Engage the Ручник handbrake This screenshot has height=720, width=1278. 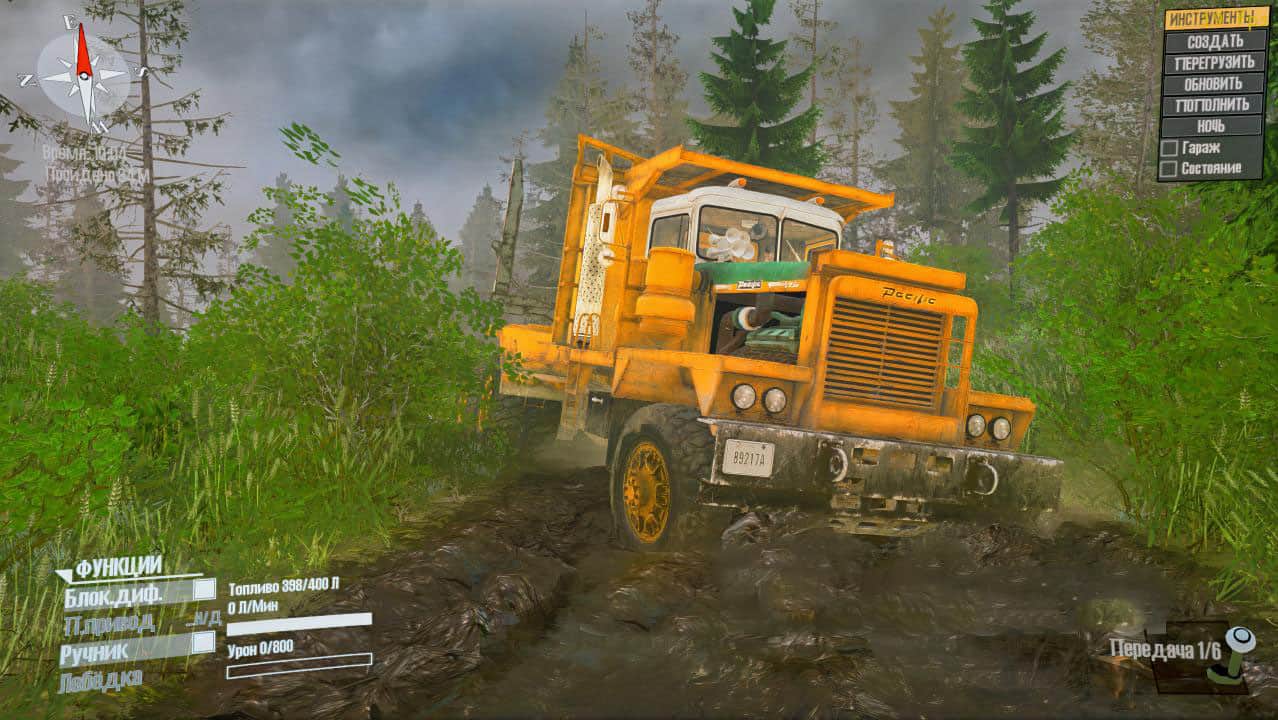(203, 642)
